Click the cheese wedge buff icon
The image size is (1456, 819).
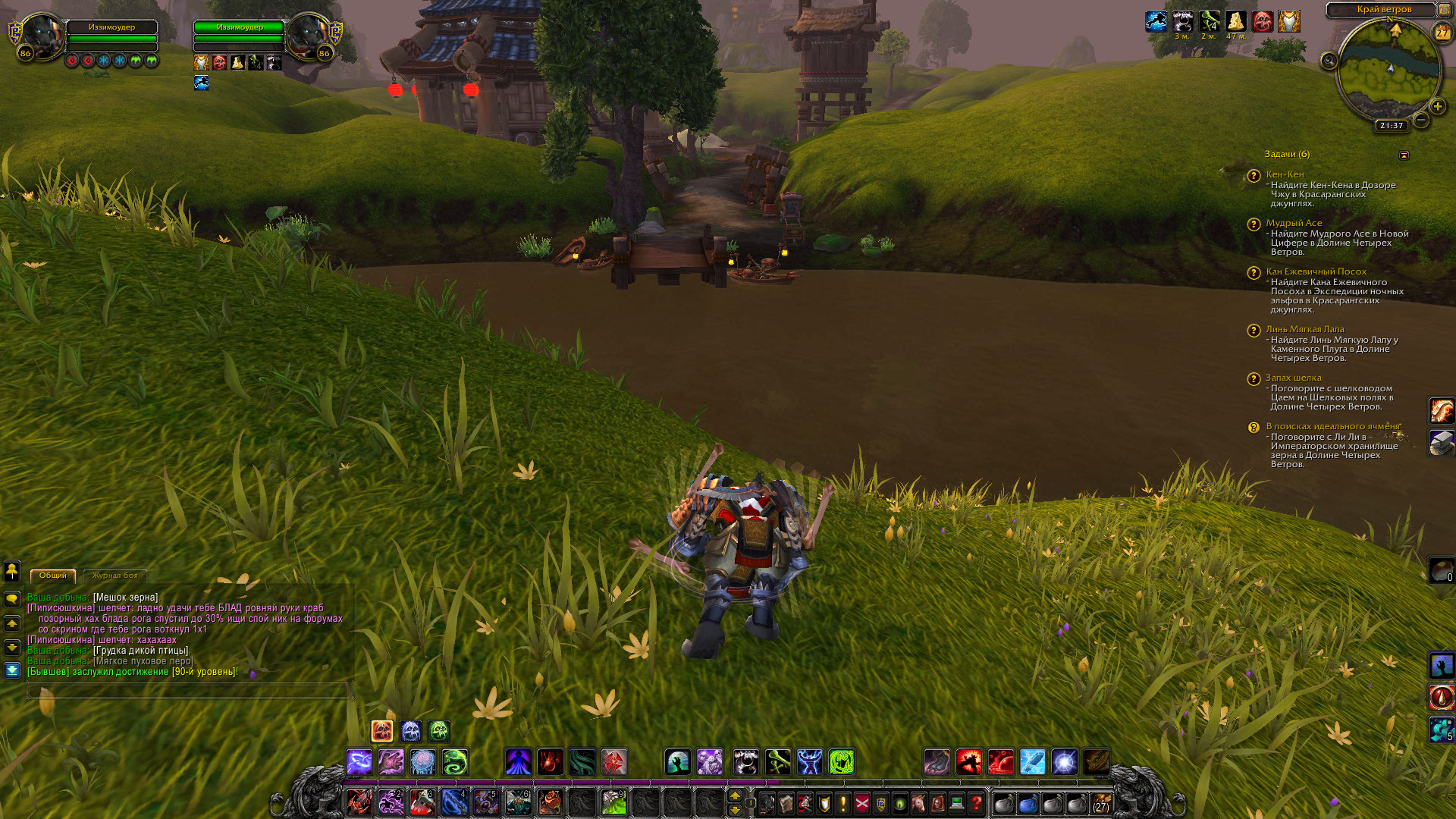pyautogui.click(x=1235, y=21)
